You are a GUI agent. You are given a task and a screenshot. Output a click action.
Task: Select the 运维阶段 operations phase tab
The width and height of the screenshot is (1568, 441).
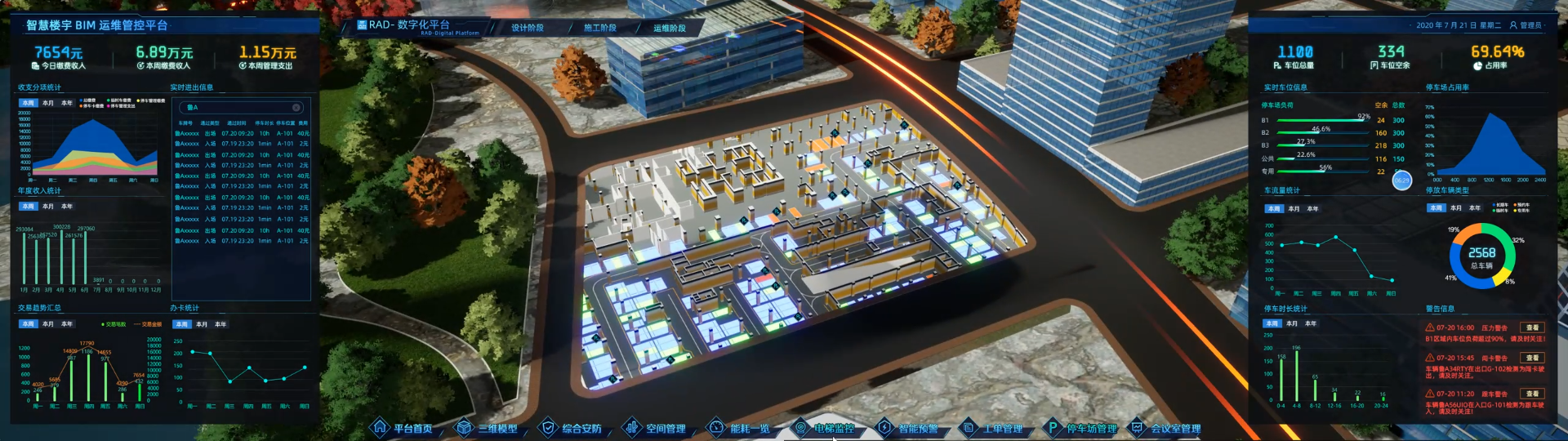point(670,28)
